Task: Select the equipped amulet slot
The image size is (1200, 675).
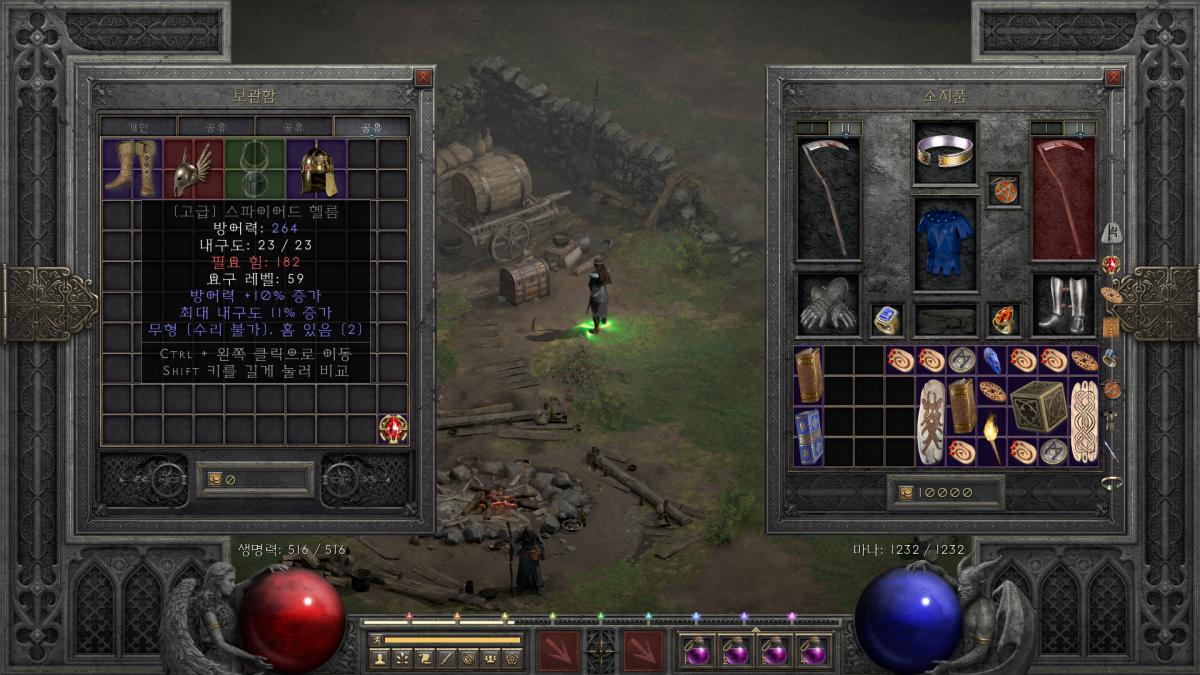Action: tap(1004, 189)
